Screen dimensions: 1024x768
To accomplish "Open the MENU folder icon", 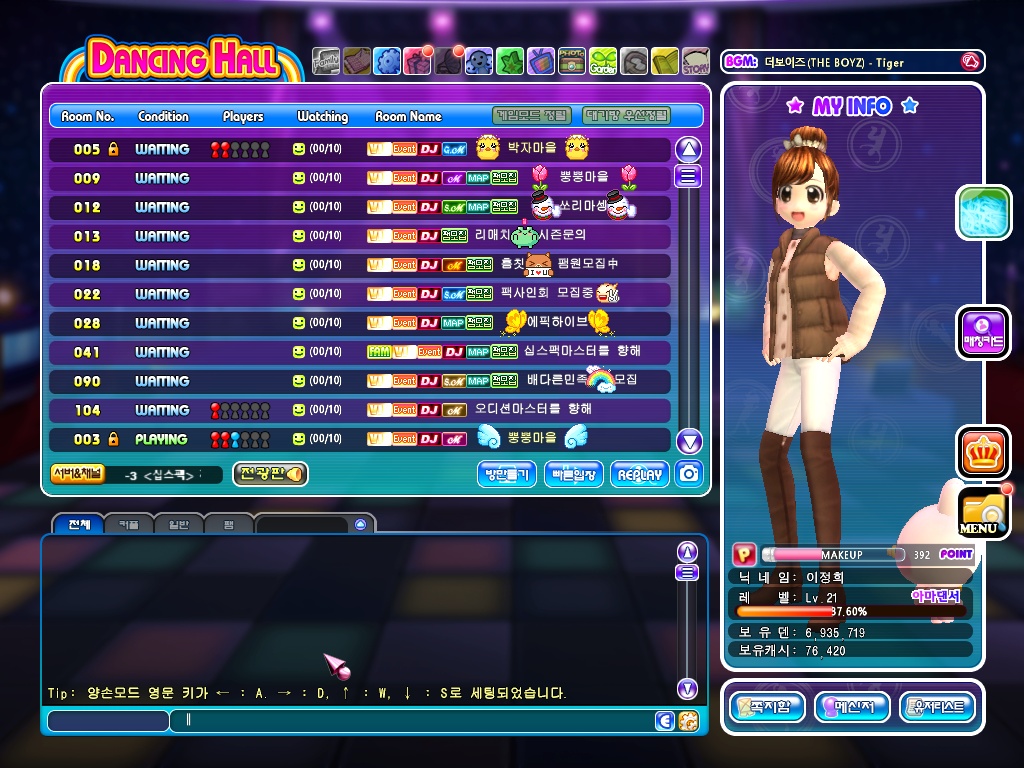I will tap(982, 512).
